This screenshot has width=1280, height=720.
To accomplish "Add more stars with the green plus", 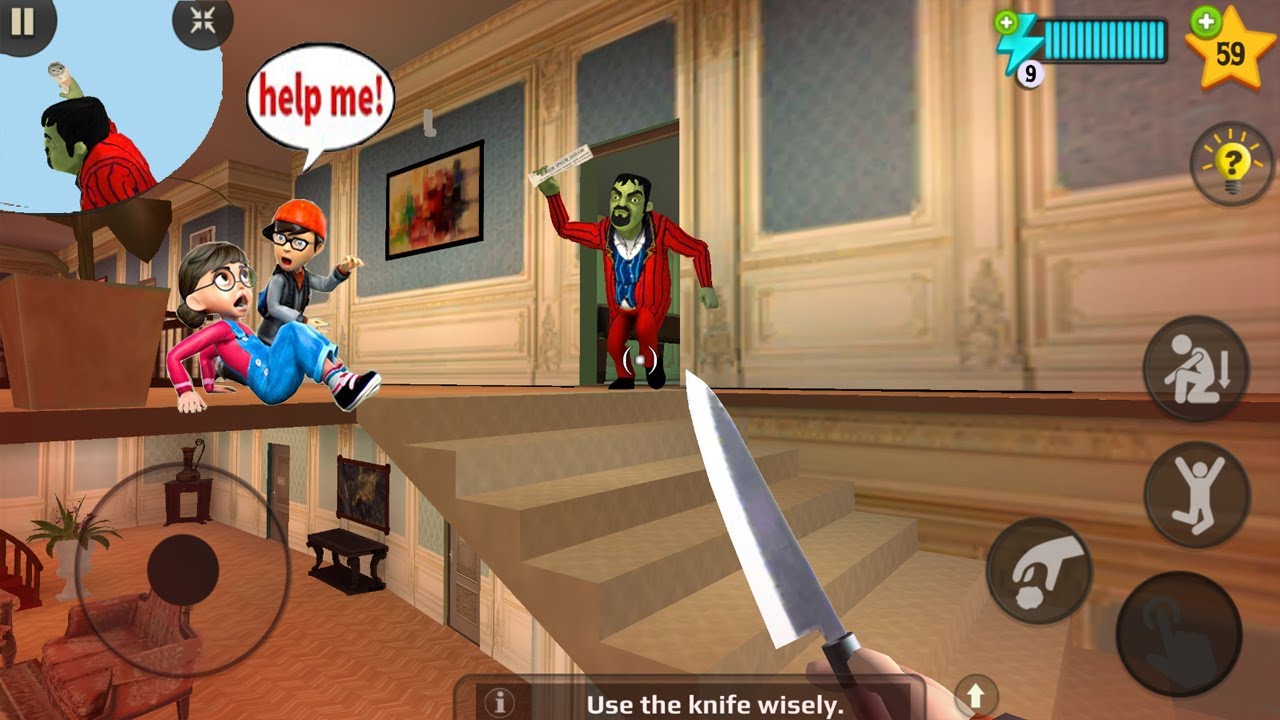I will 1207,20.
